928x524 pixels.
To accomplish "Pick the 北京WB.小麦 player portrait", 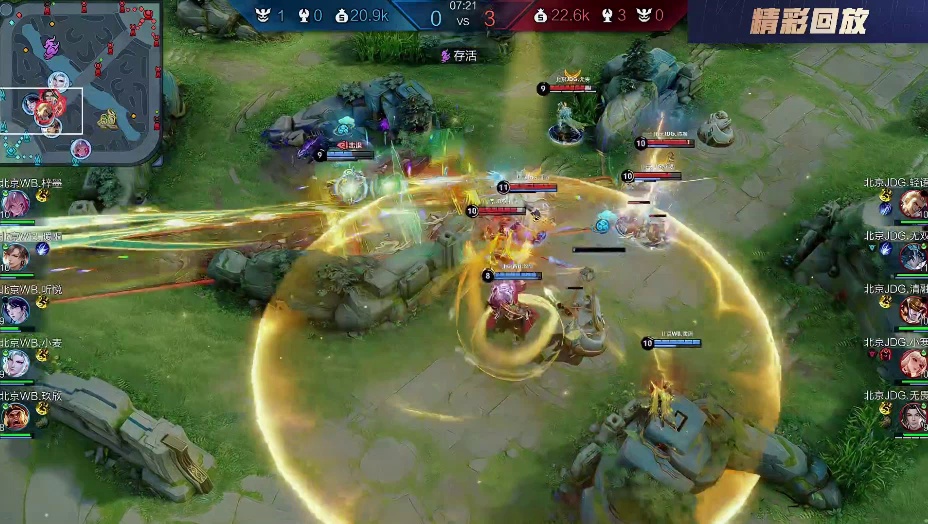I will [x=16, y=364].
